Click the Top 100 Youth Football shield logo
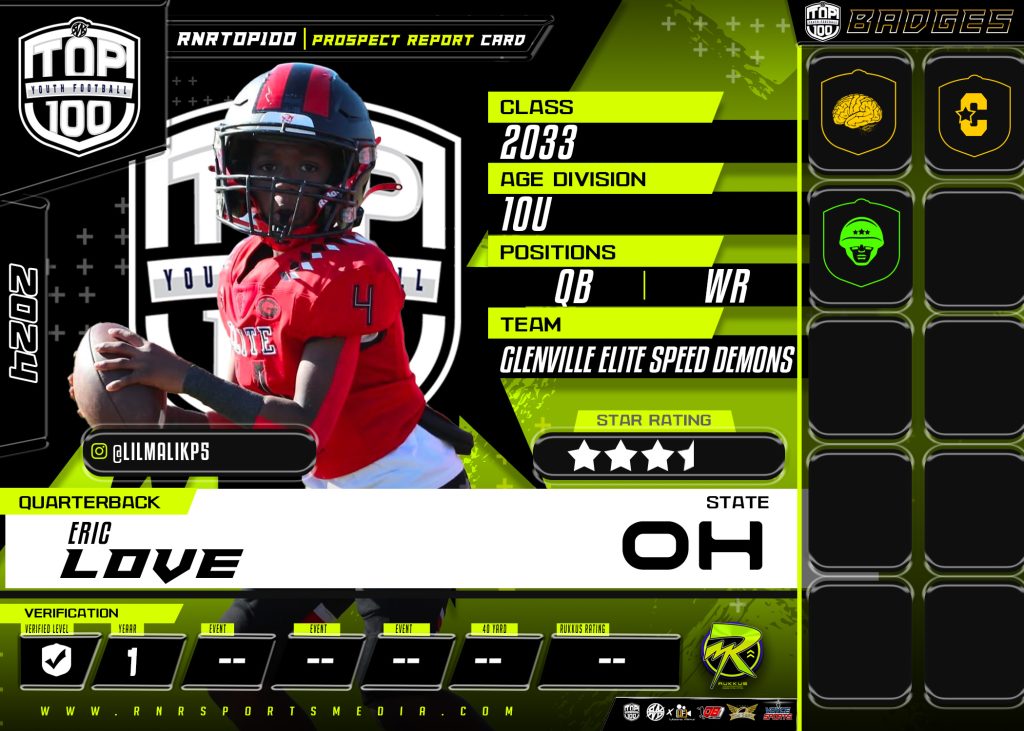 (80, 87)
